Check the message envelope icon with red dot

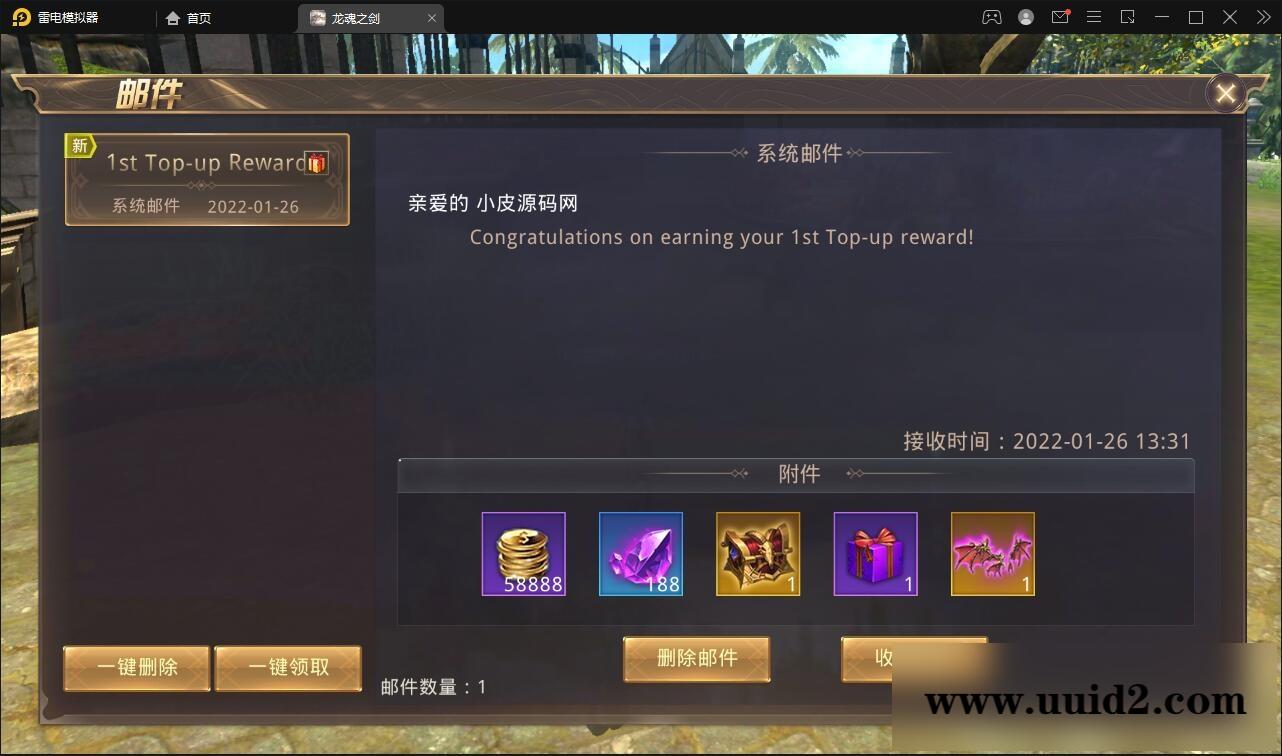point(1060,17)
